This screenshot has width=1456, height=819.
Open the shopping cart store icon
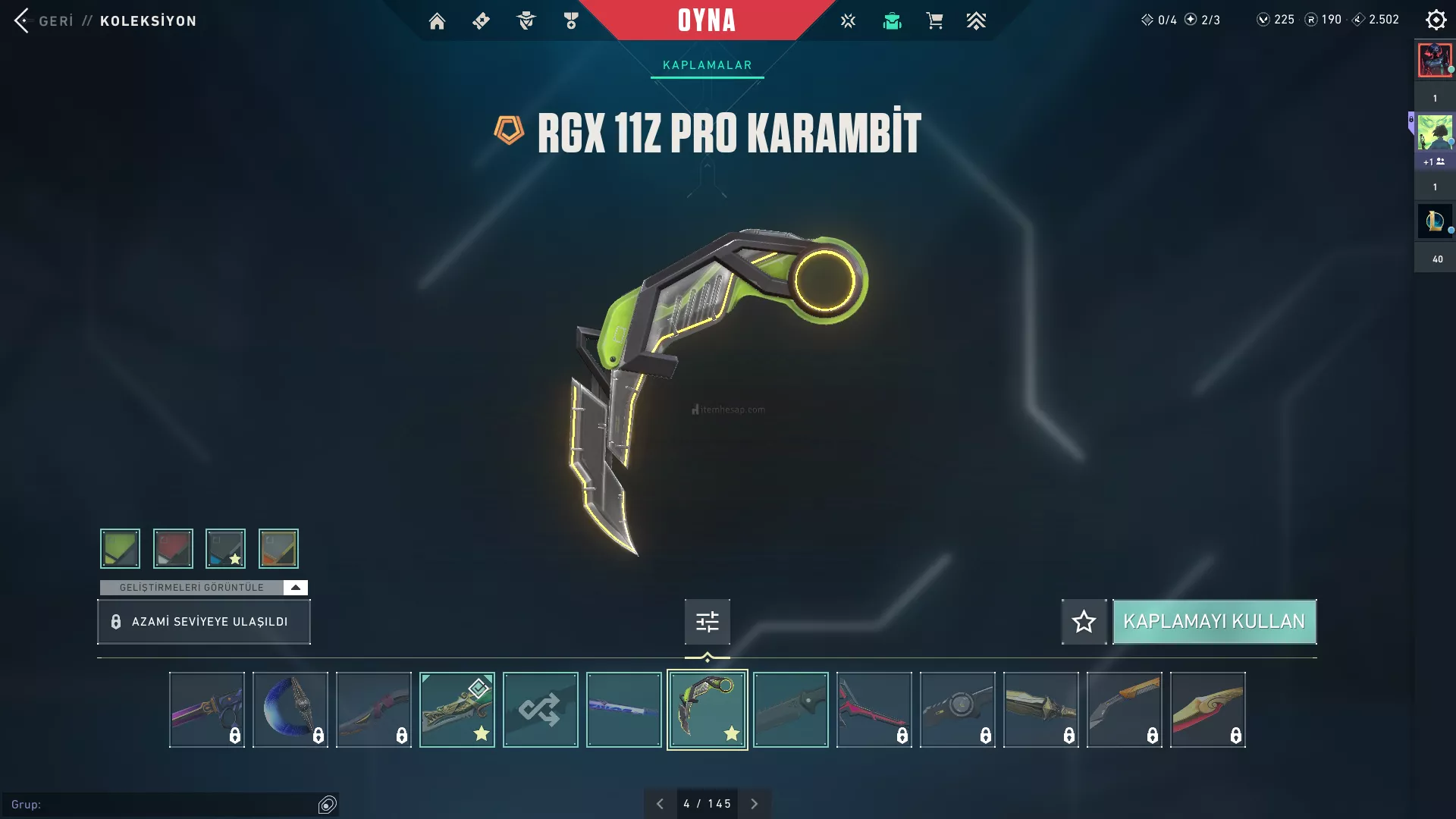pyautogui.click(x=934, y=21)
